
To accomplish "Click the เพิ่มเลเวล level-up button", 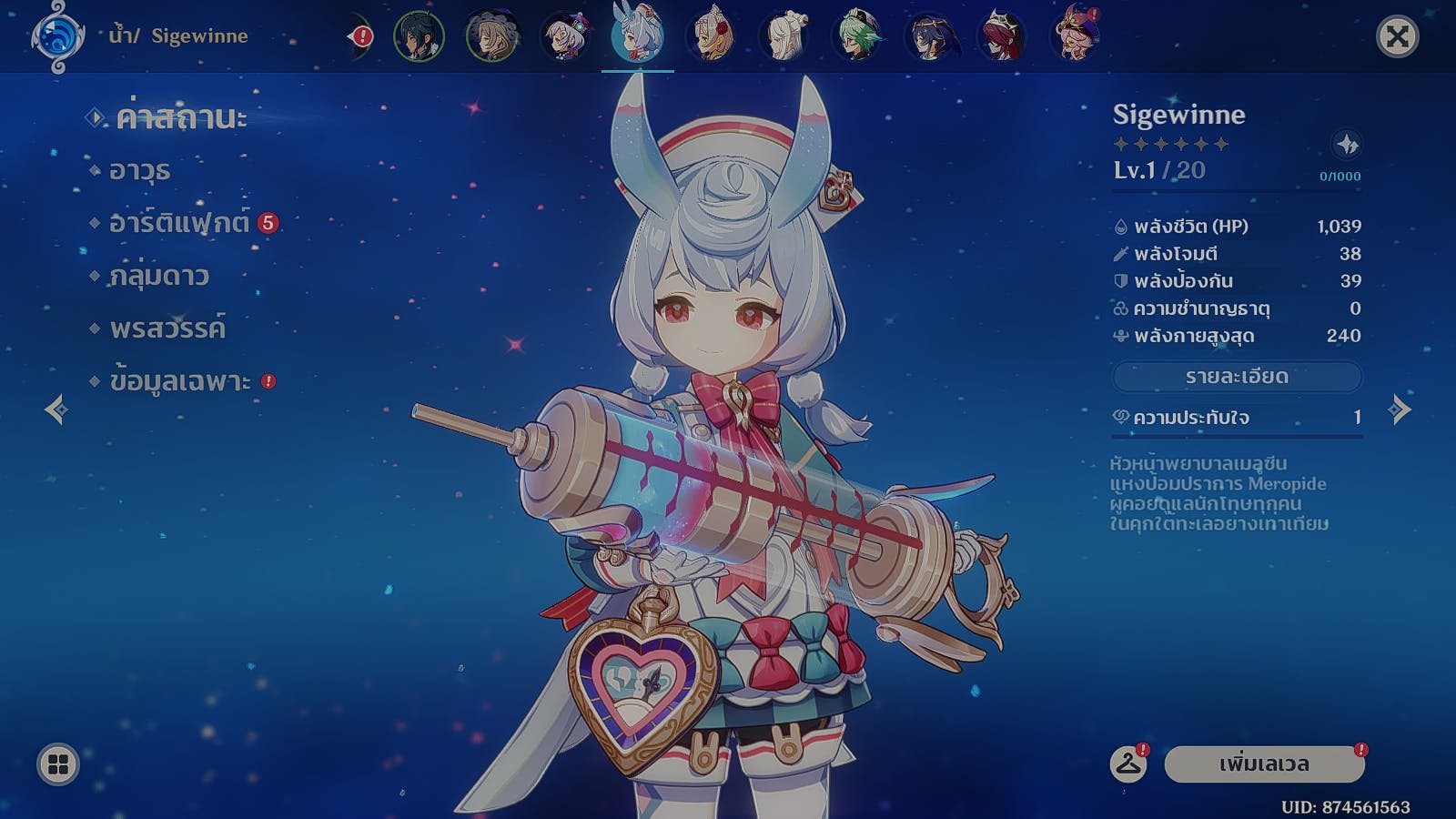I will 1264,764.
